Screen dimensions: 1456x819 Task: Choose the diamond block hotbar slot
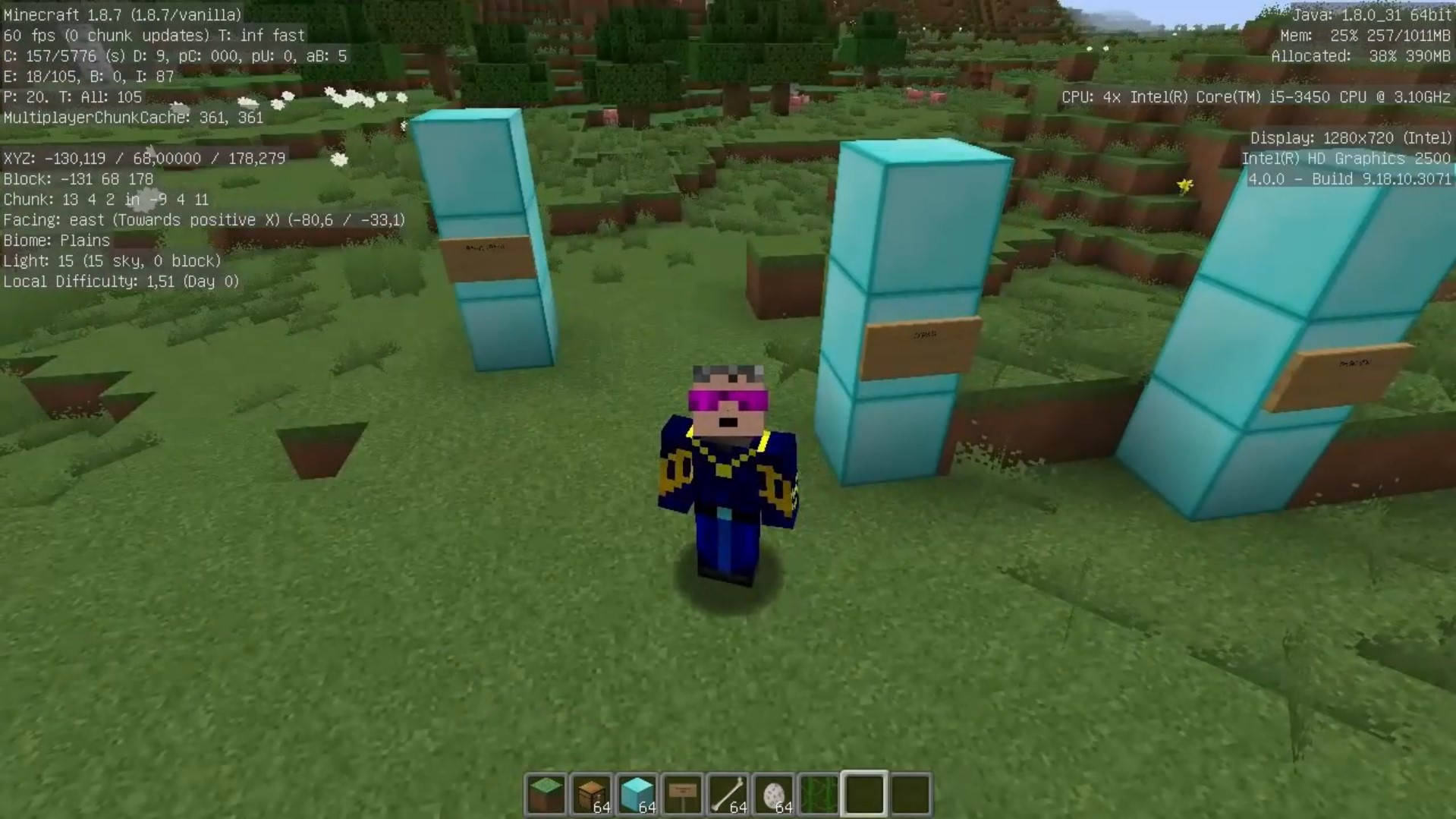coord(637,794)
